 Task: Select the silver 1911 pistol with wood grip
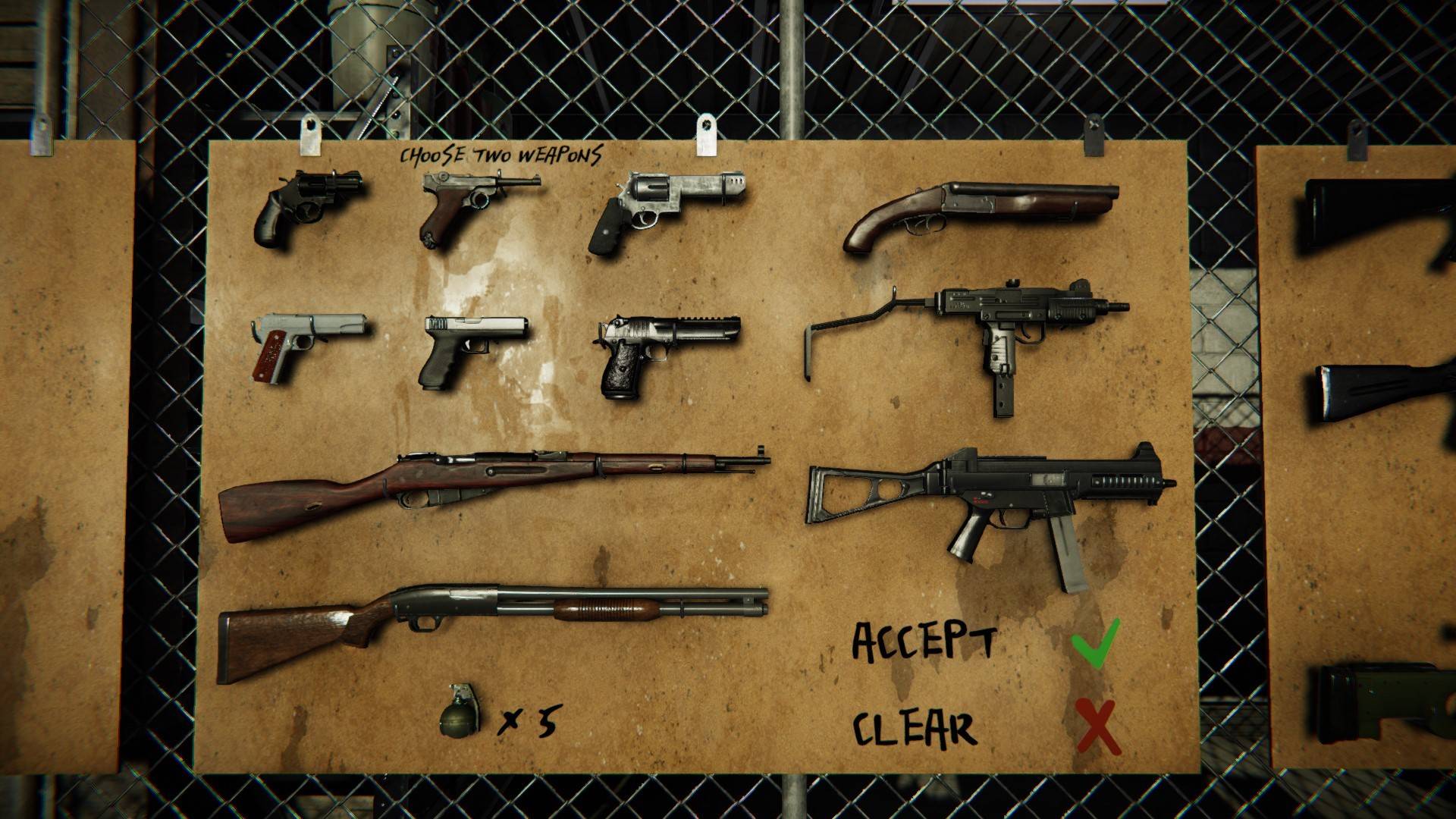[x=303, y=343]
